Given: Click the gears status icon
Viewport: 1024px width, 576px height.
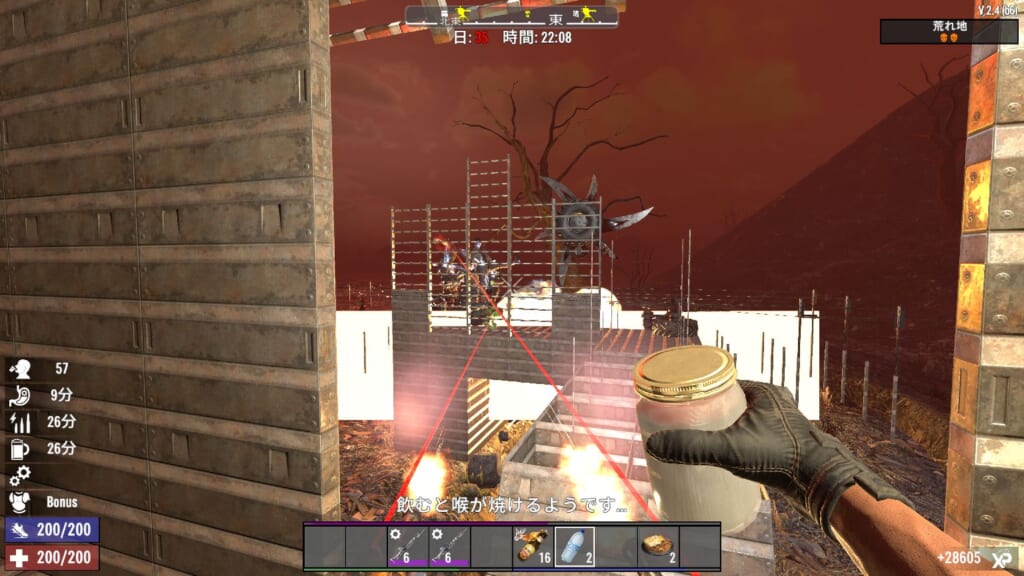Looking at the screenshot, I should [21, 475].
